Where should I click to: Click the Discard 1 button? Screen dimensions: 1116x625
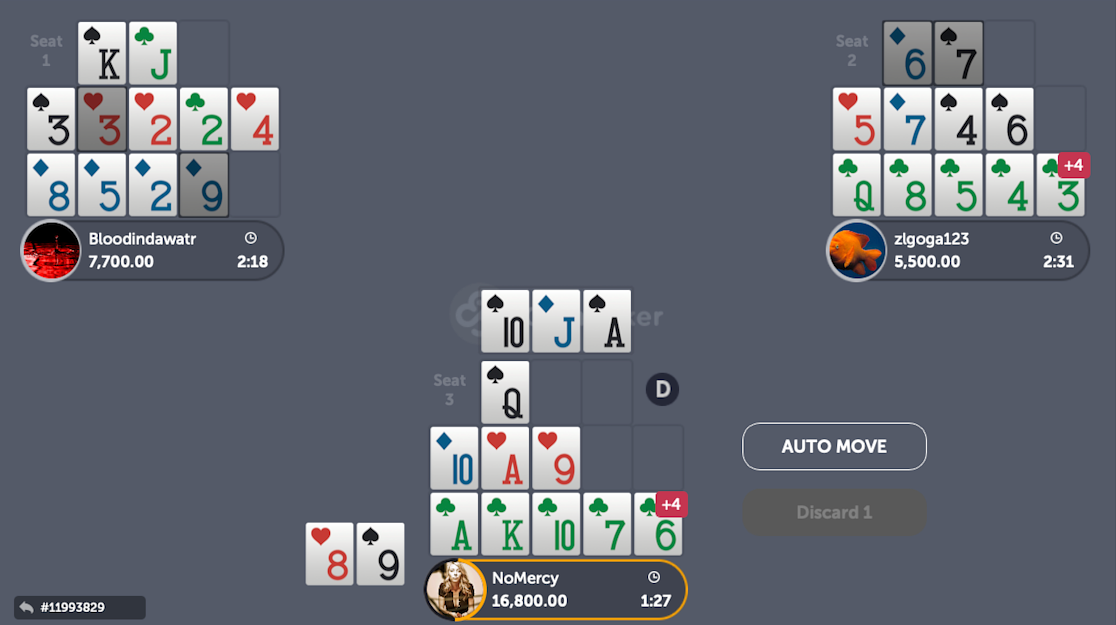click(x=834, y=512)
